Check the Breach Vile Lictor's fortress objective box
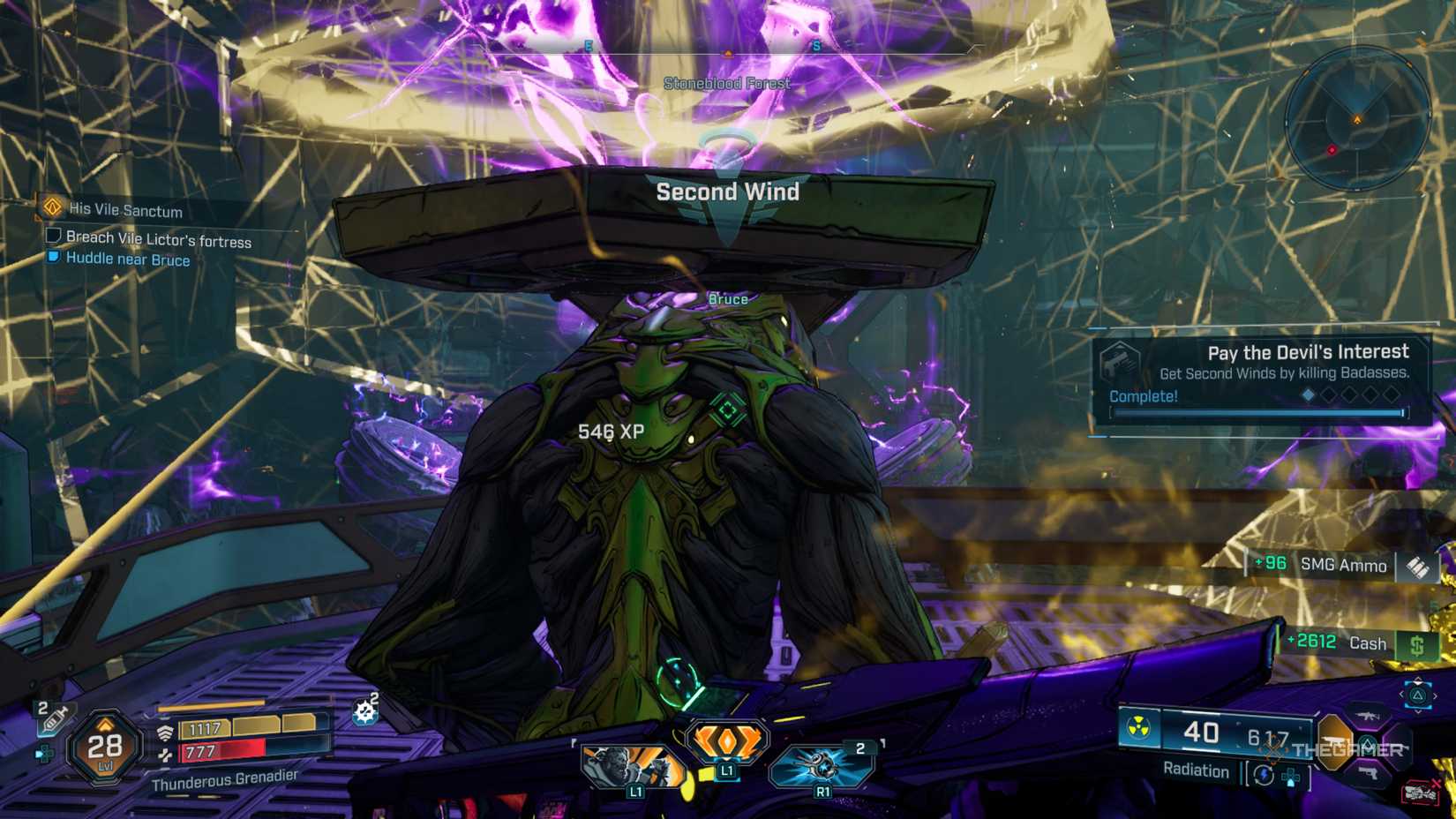Image resolution: width=1456 pixels, height=819 pixels. click(52, 237)
